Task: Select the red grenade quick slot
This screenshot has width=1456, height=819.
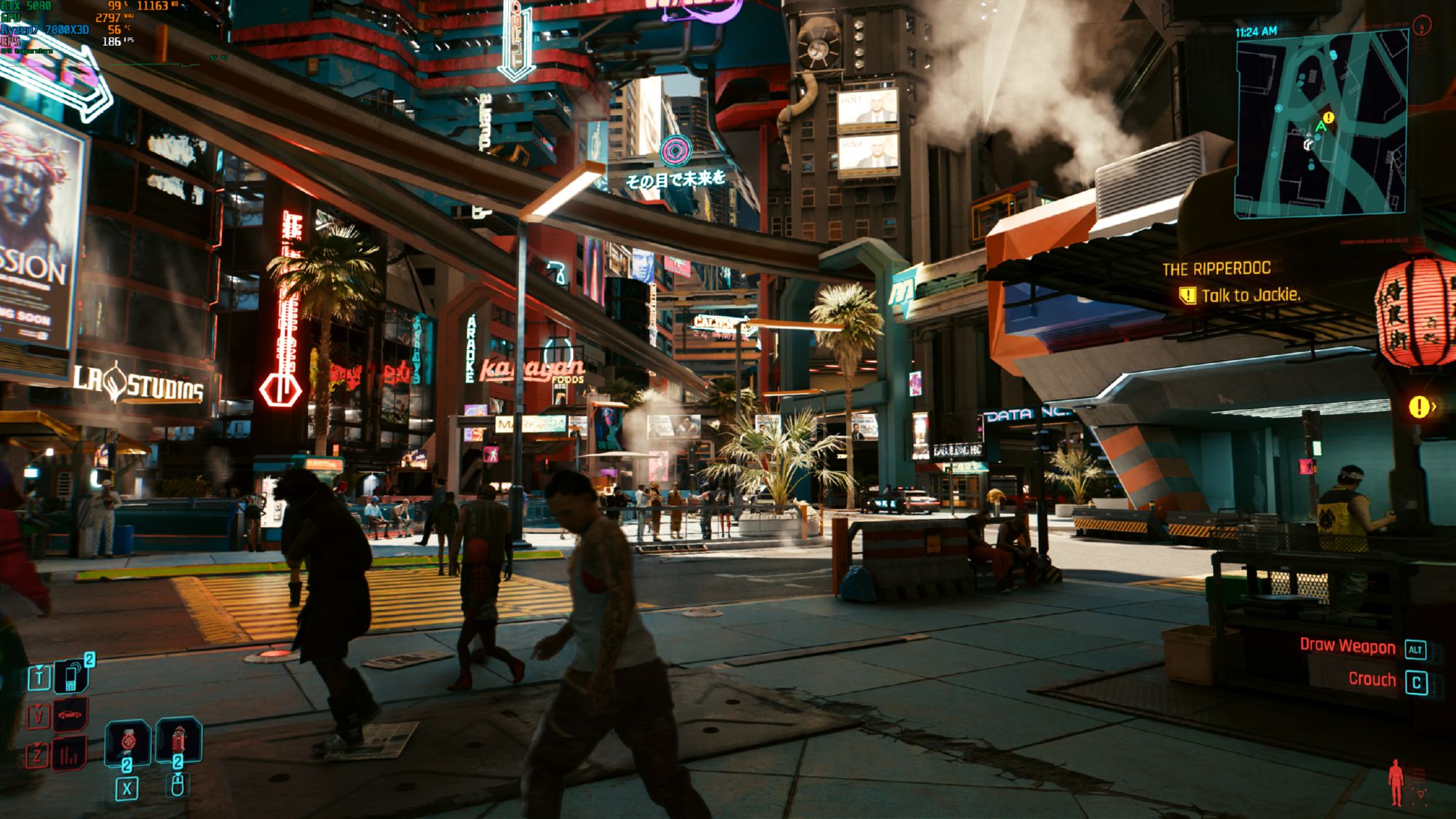Action: coord(178,740)
